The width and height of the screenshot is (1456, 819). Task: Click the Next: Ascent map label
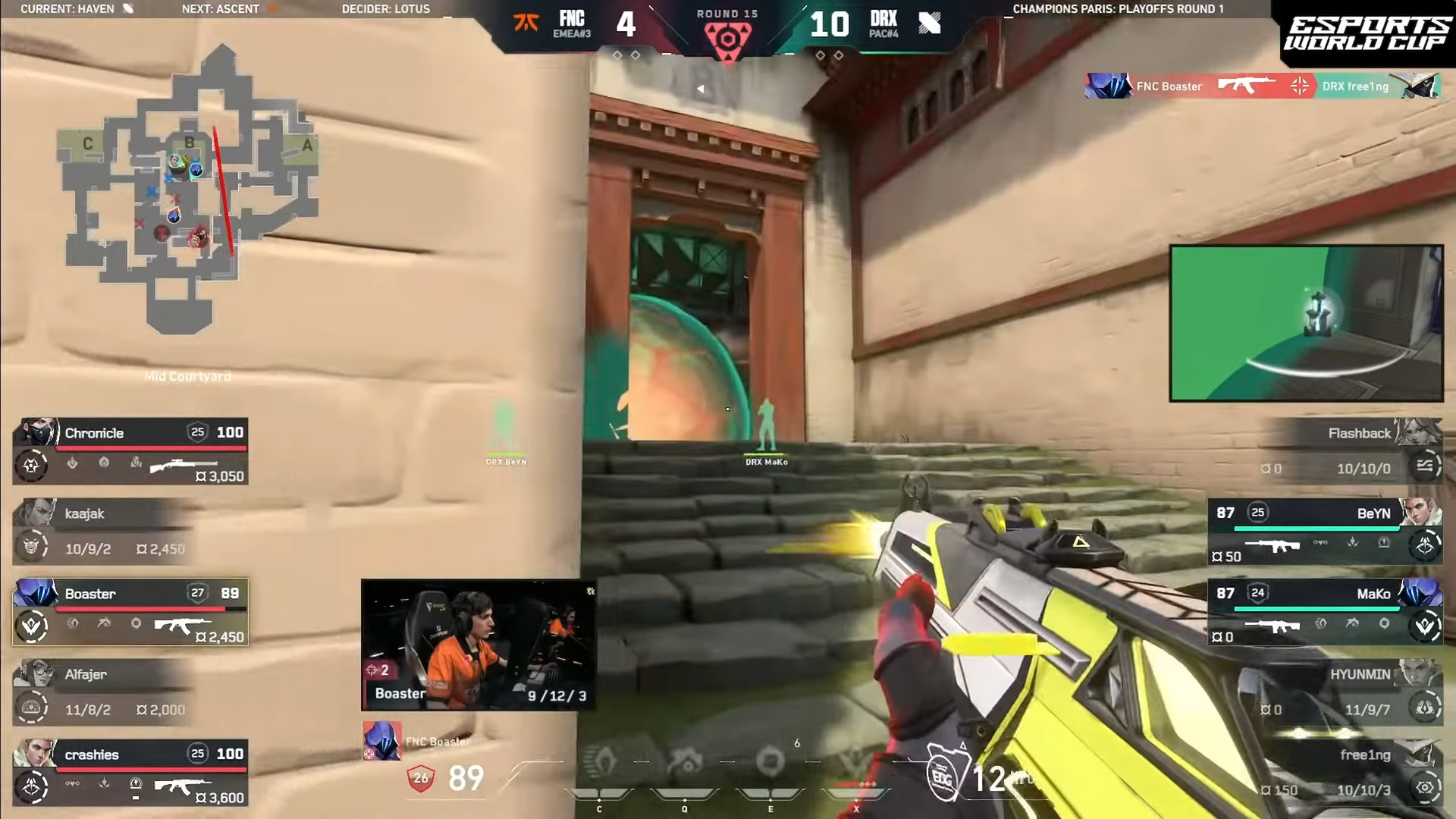tap(221, 9)
